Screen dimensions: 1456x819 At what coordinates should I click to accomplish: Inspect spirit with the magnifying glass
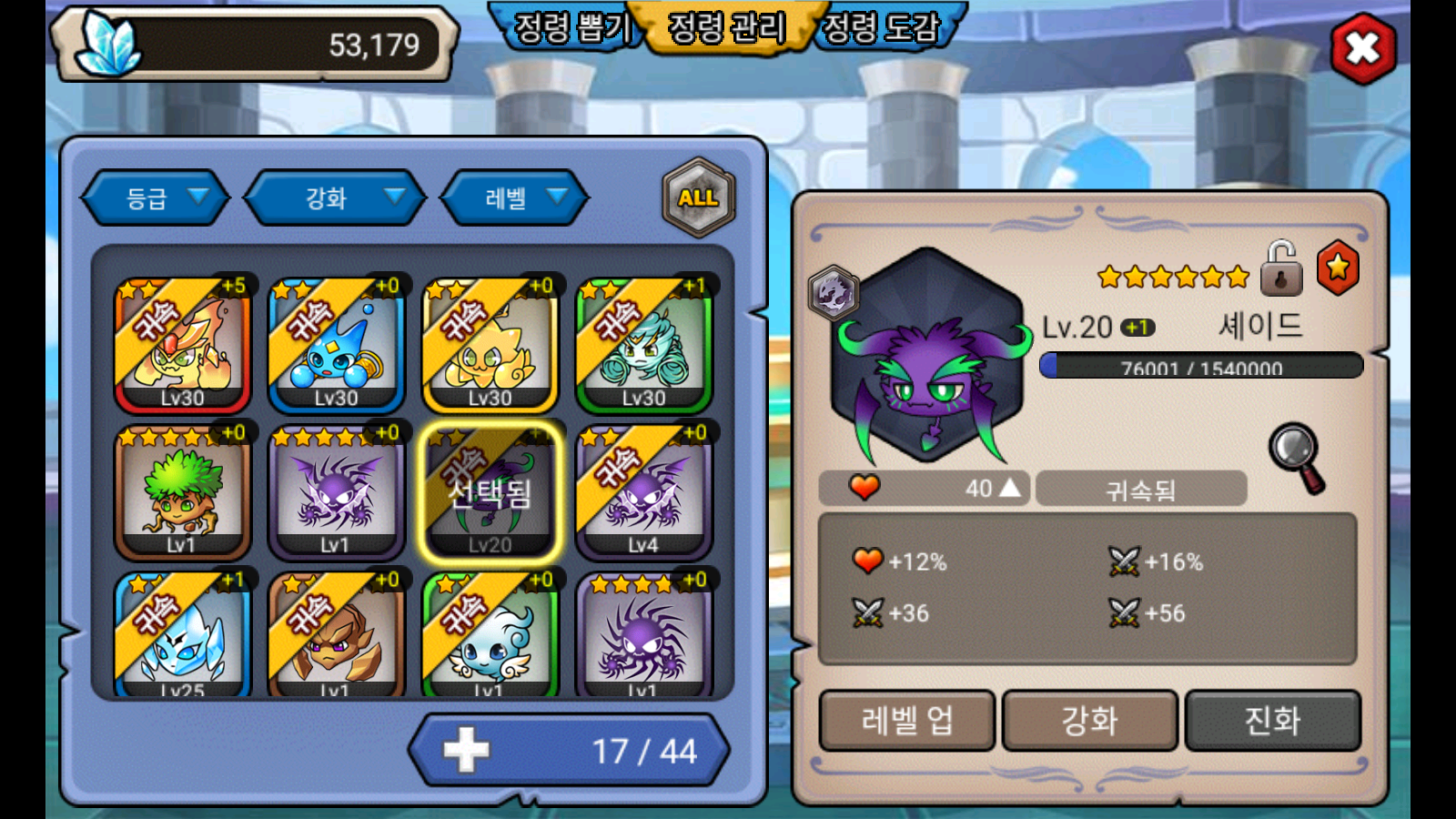(1298, 456)
